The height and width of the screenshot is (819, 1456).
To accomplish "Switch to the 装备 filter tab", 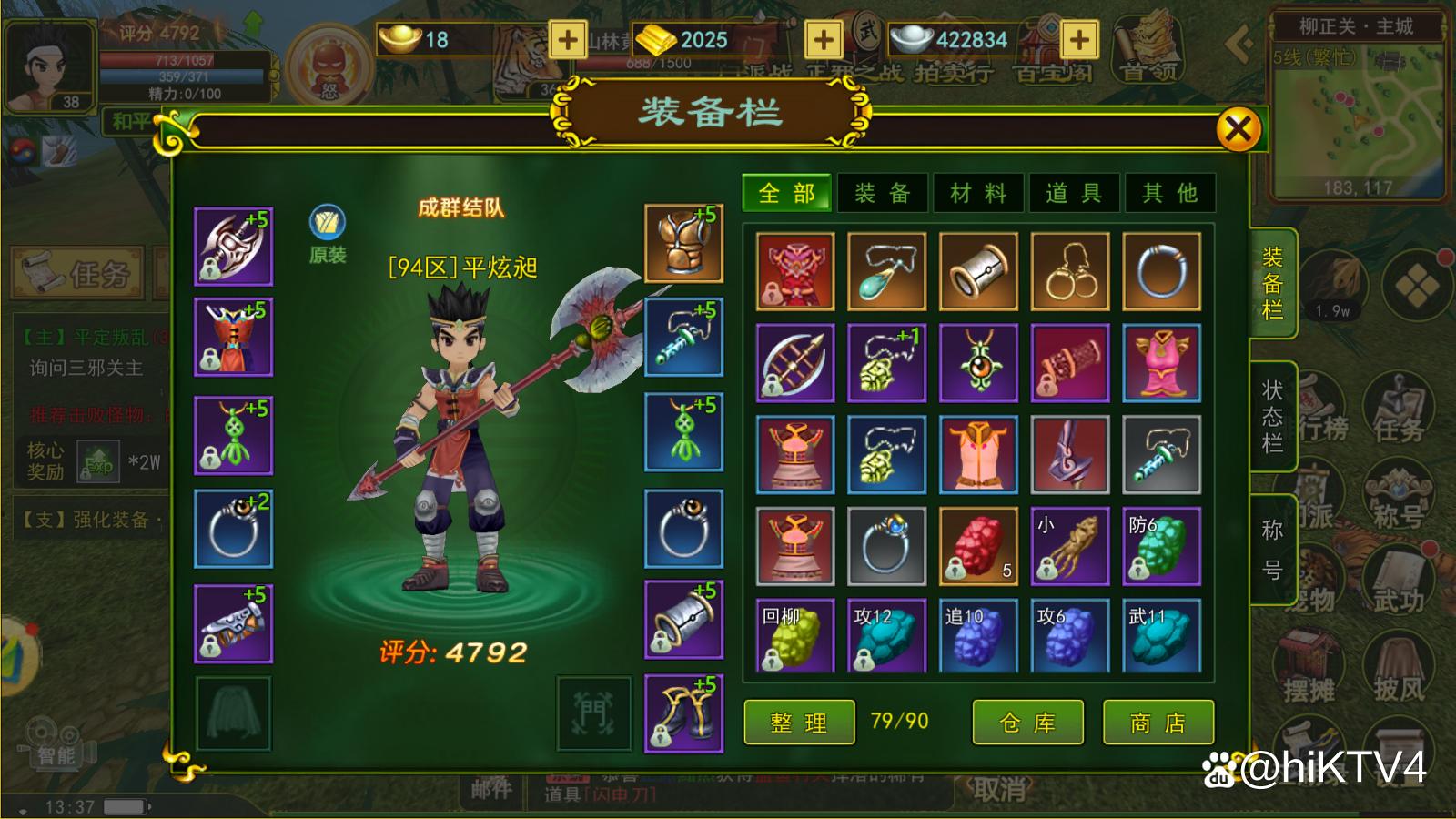I will (x=882, y=193).
